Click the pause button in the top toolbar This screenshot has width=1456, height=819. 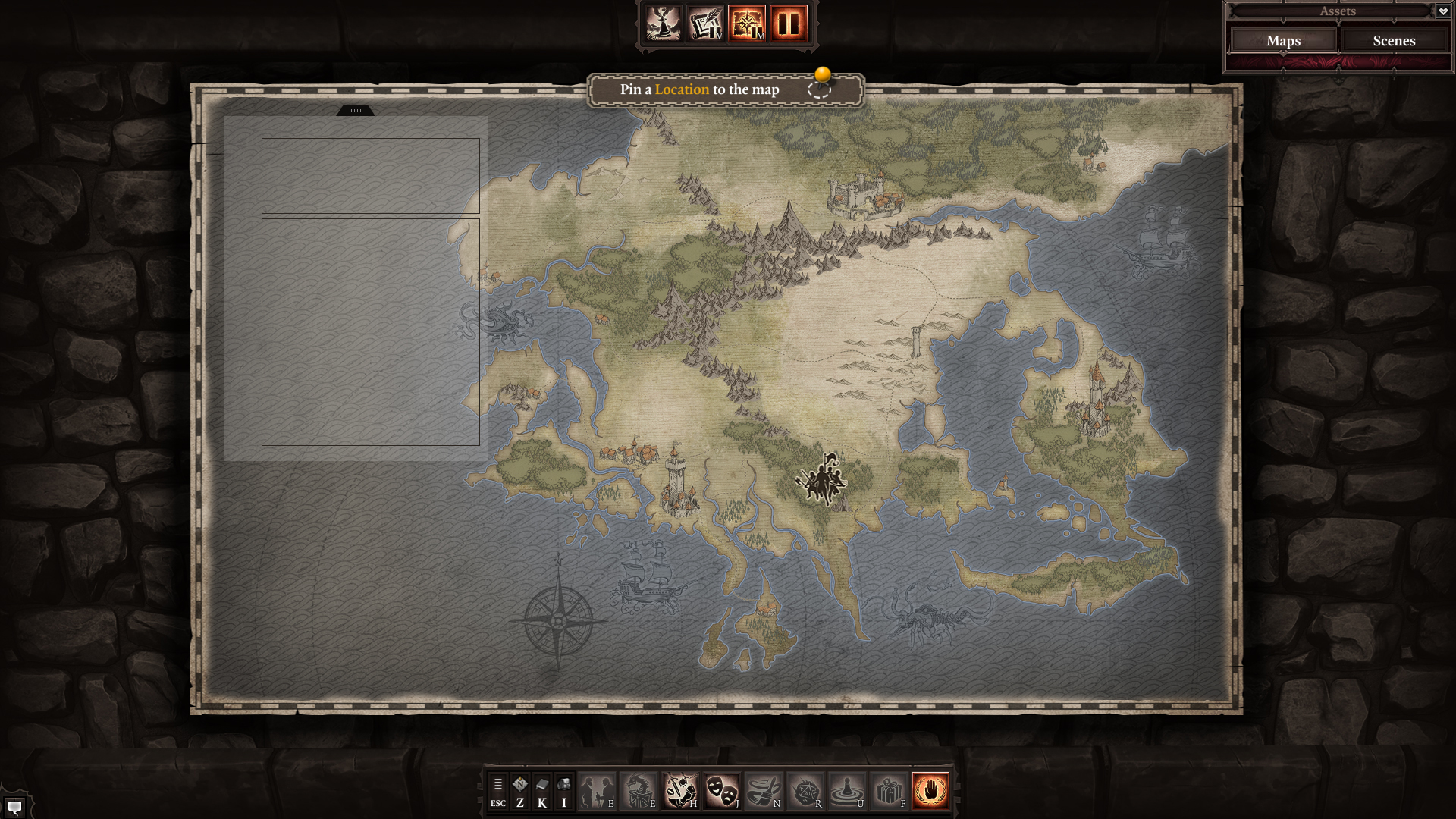pyautogui.click(x=788, y=24)
